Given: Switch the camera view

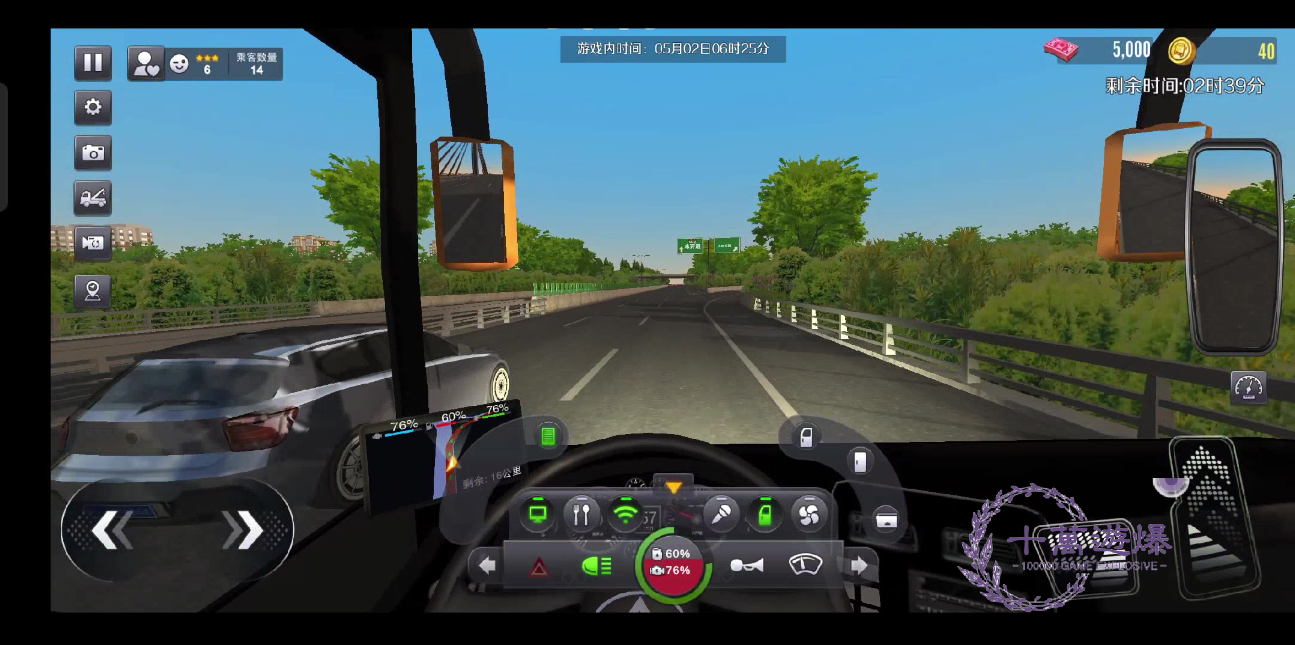Looking at the screenshot, I should pos(93,242).
